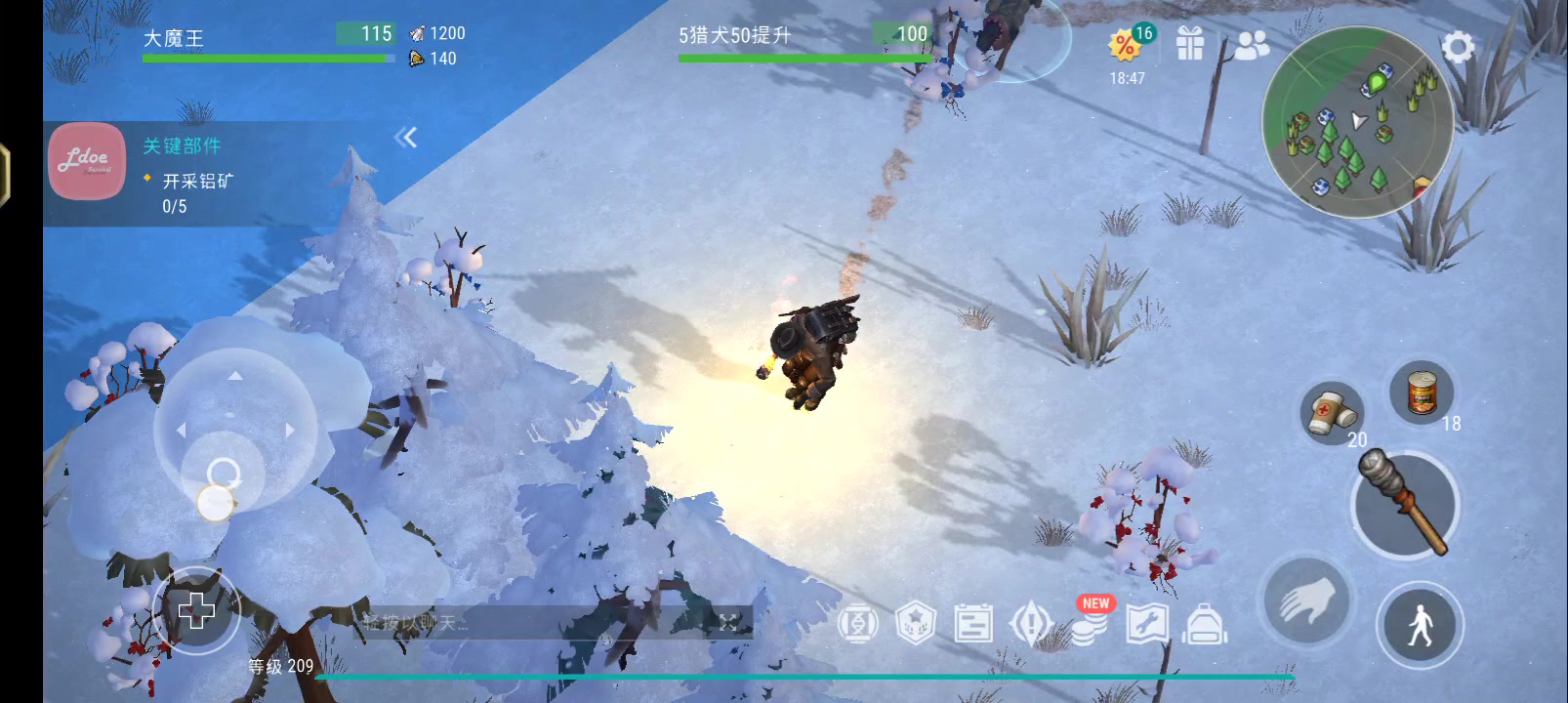Expand the 关键部件 quest details
The width and height of the screenshot is (1568, 703).
coord(182,145)
